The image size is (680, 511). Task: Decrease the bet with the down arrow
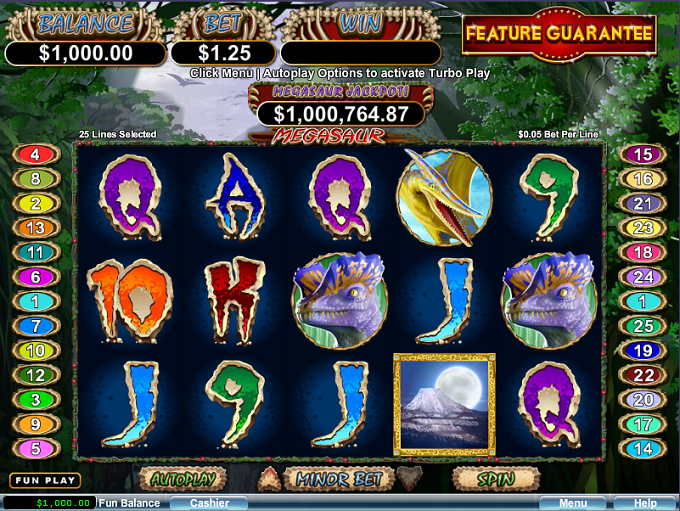[408, 479]
